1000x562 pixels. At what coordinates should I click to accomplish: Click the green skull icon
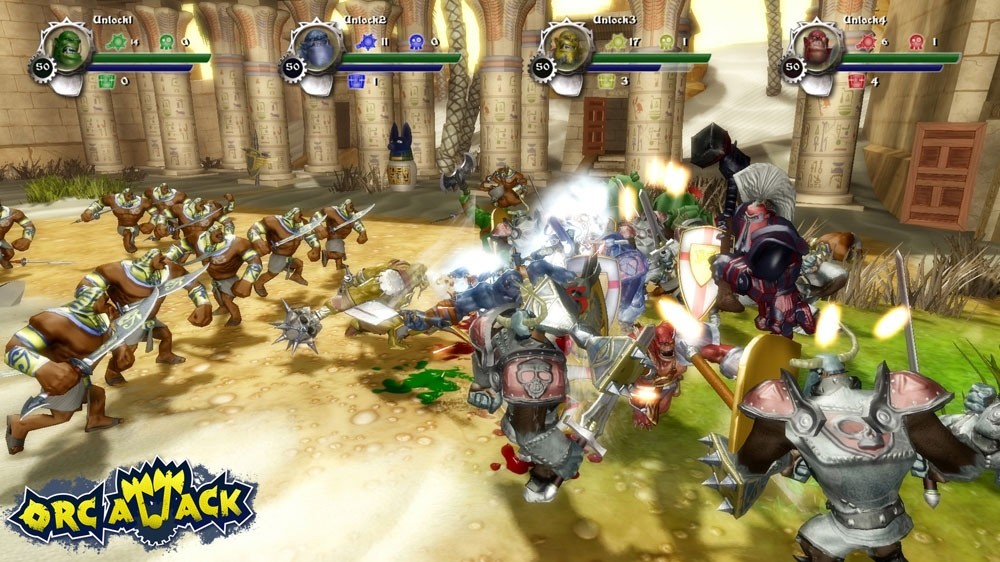pos(167,42)
